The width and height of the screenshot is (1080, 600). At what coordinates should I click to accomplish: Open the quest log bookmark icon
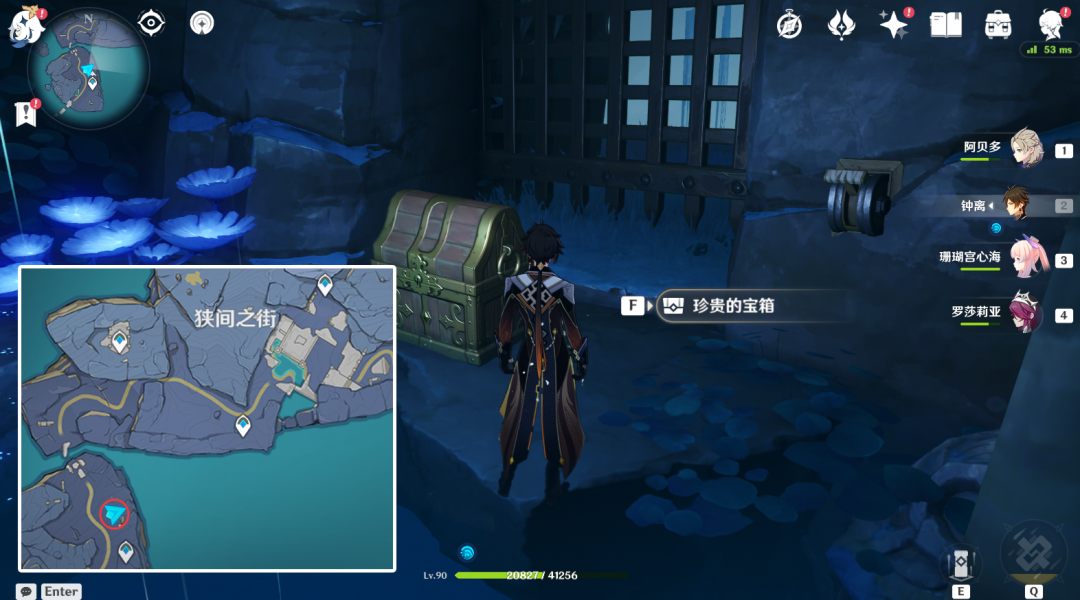coord(26,114)
